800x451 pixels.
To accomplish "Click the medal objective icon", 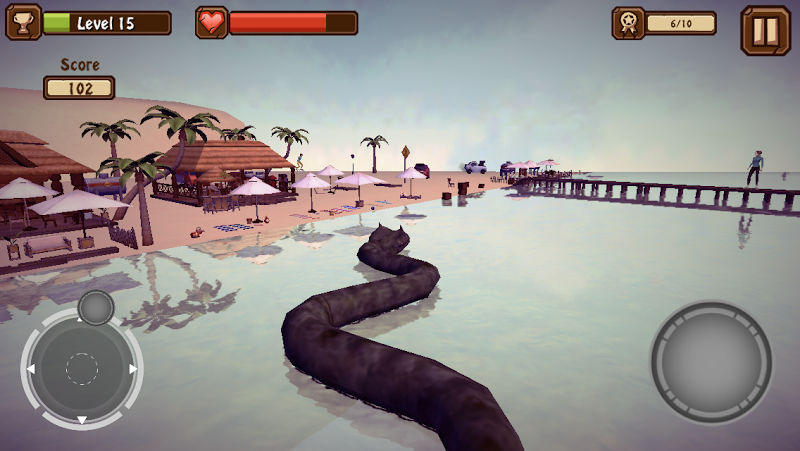I will coord(628,23).
